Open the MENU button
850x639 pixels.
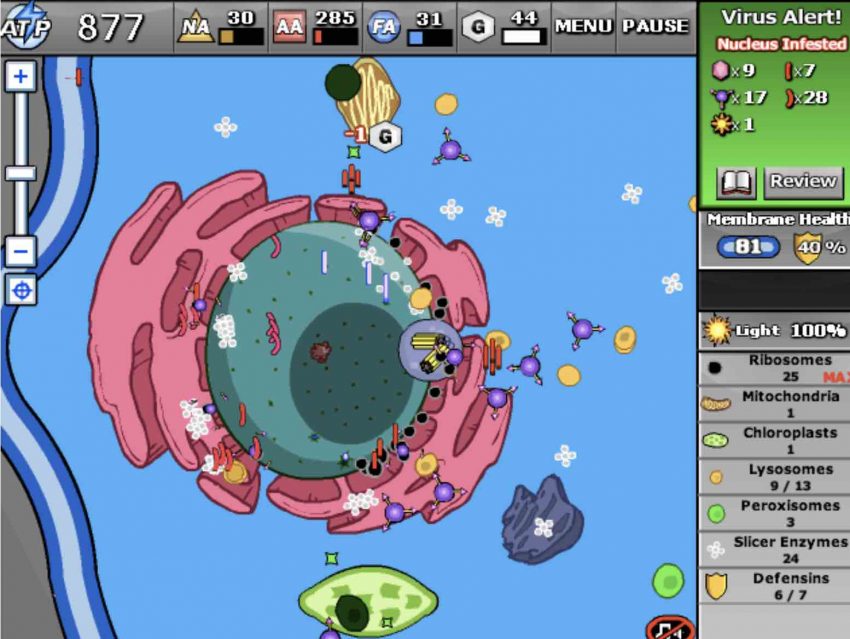coord(583,26)
